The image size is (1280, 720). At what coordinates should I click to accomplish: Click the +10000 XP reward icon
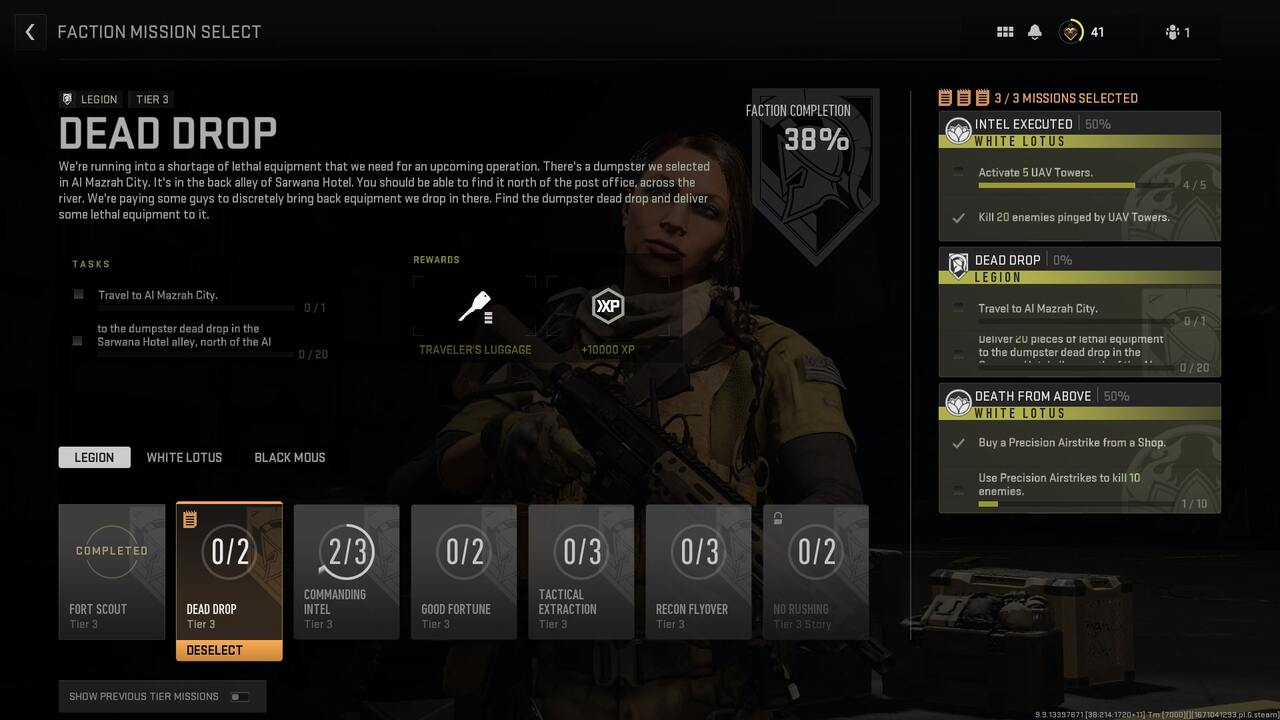point(607,306)
